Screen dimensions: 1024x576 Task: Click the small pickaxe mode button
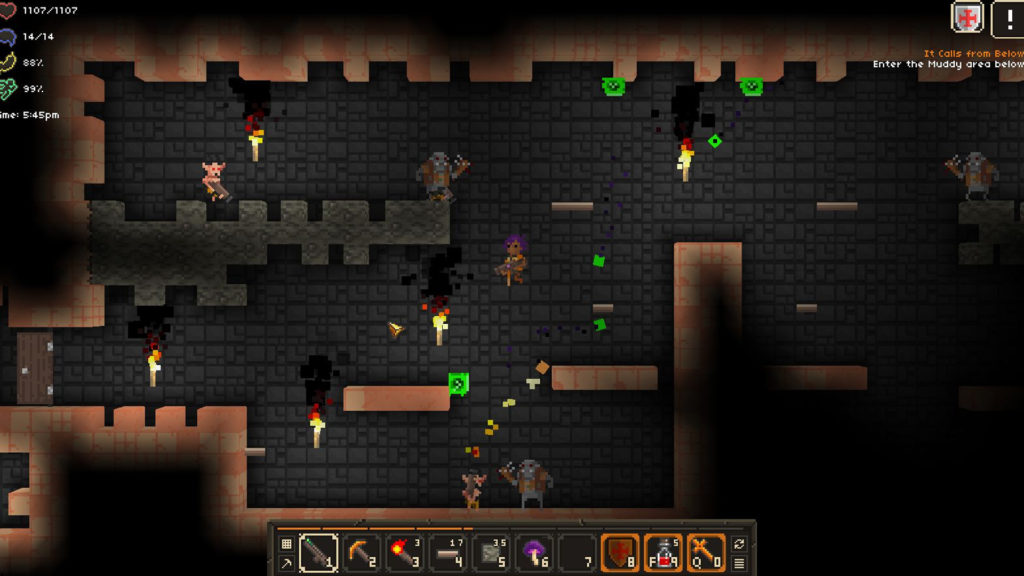[x=286, y=564]
